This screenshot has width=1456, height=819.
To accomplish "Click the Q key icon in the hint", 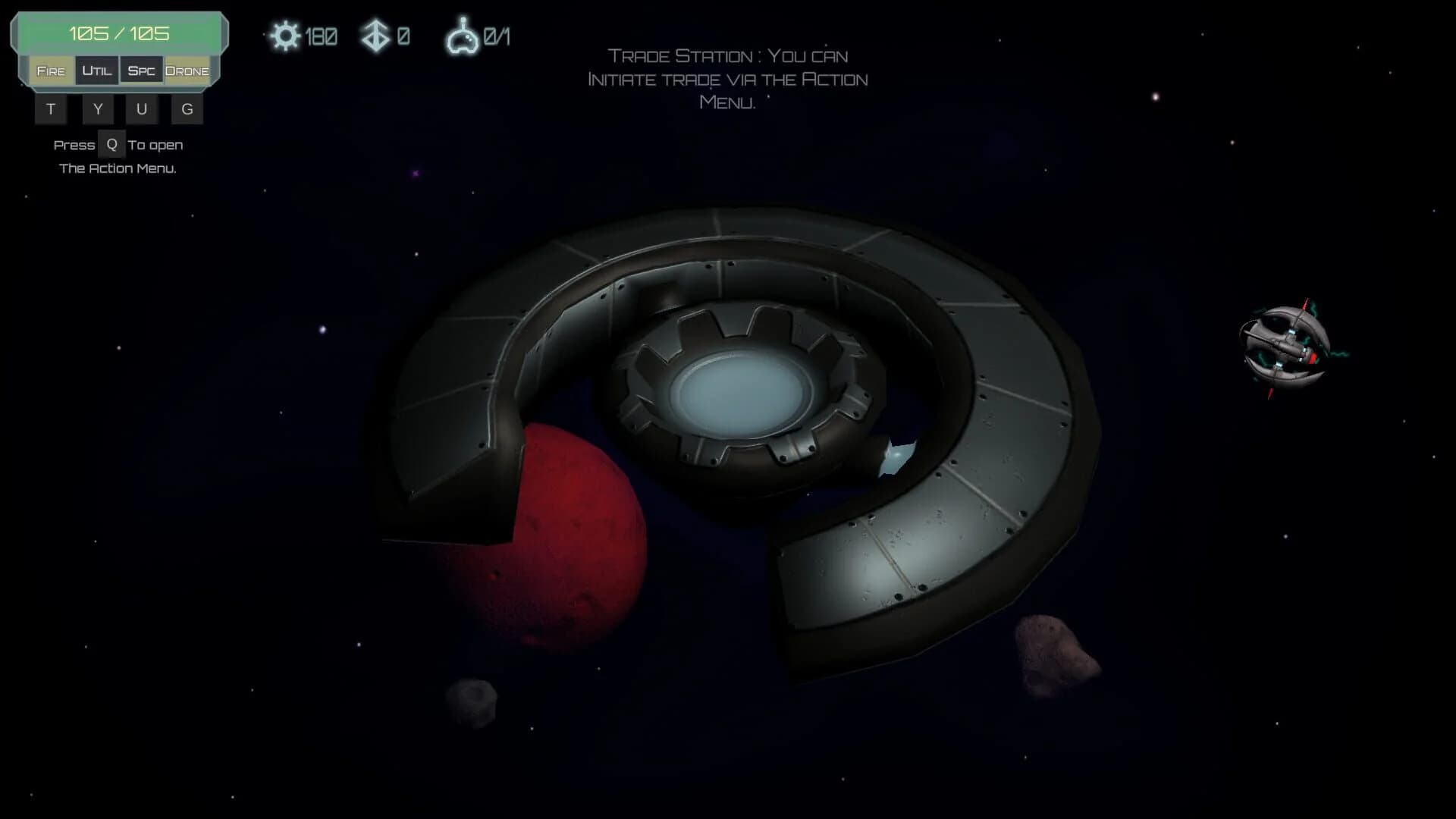I will [x=111, y=144].
